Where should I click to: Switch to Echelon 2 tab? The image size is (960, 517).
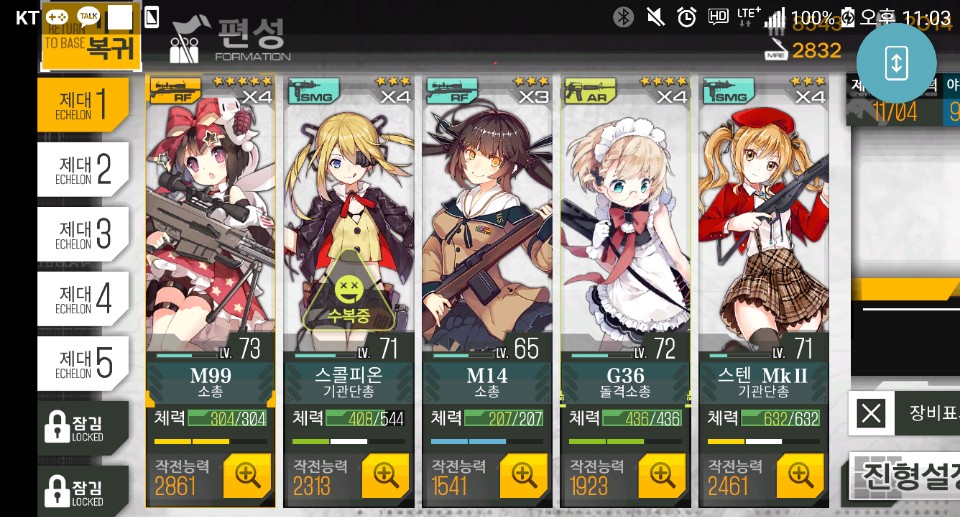(x=83, y=167)
